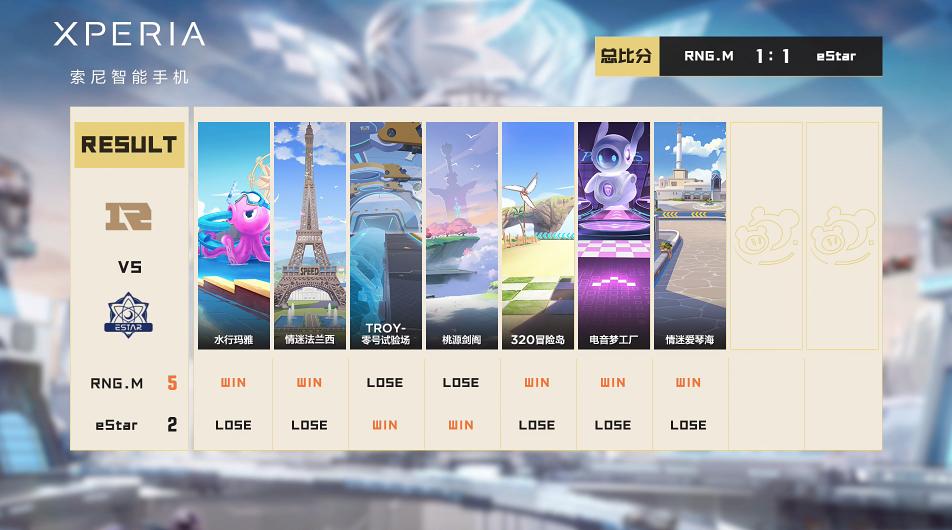The image size is (952, 530).
Task: Click the 320冒险岛 windmill map card
Action: click(x=537, y=235)
